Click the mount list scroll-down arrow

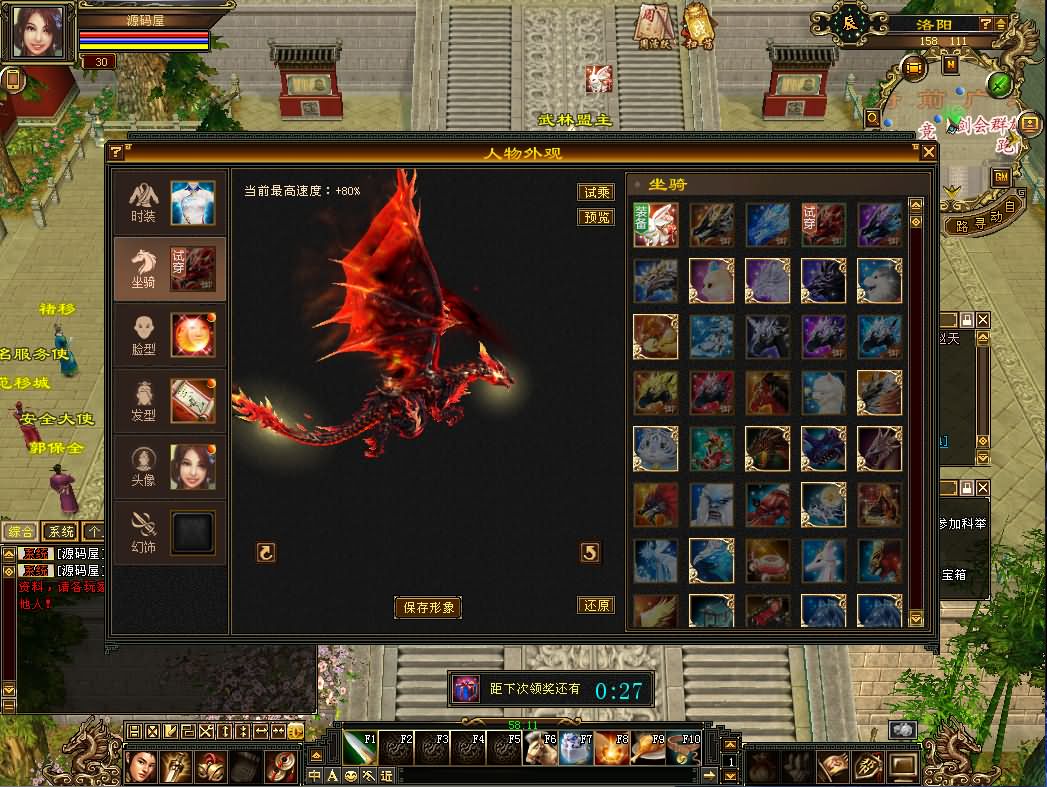pyautogui.click(x=916, y=620)
